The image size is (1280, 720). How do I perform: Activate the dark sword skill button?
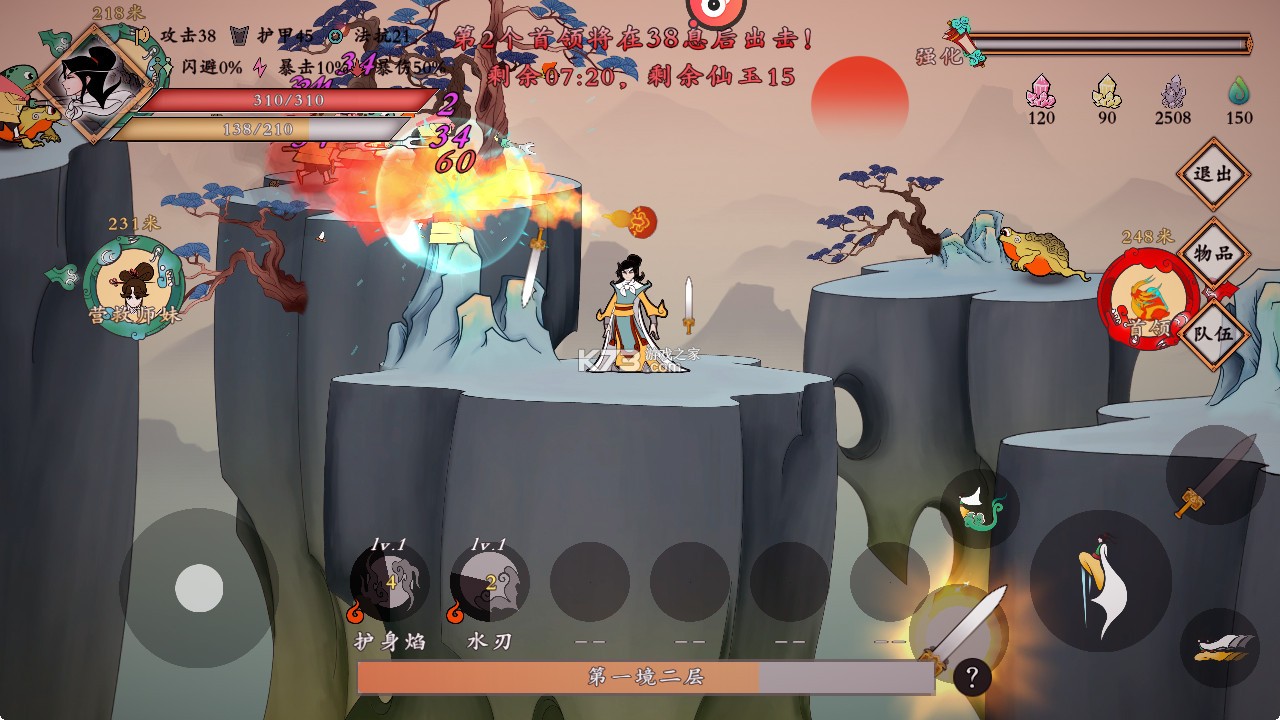(1215, 475)
